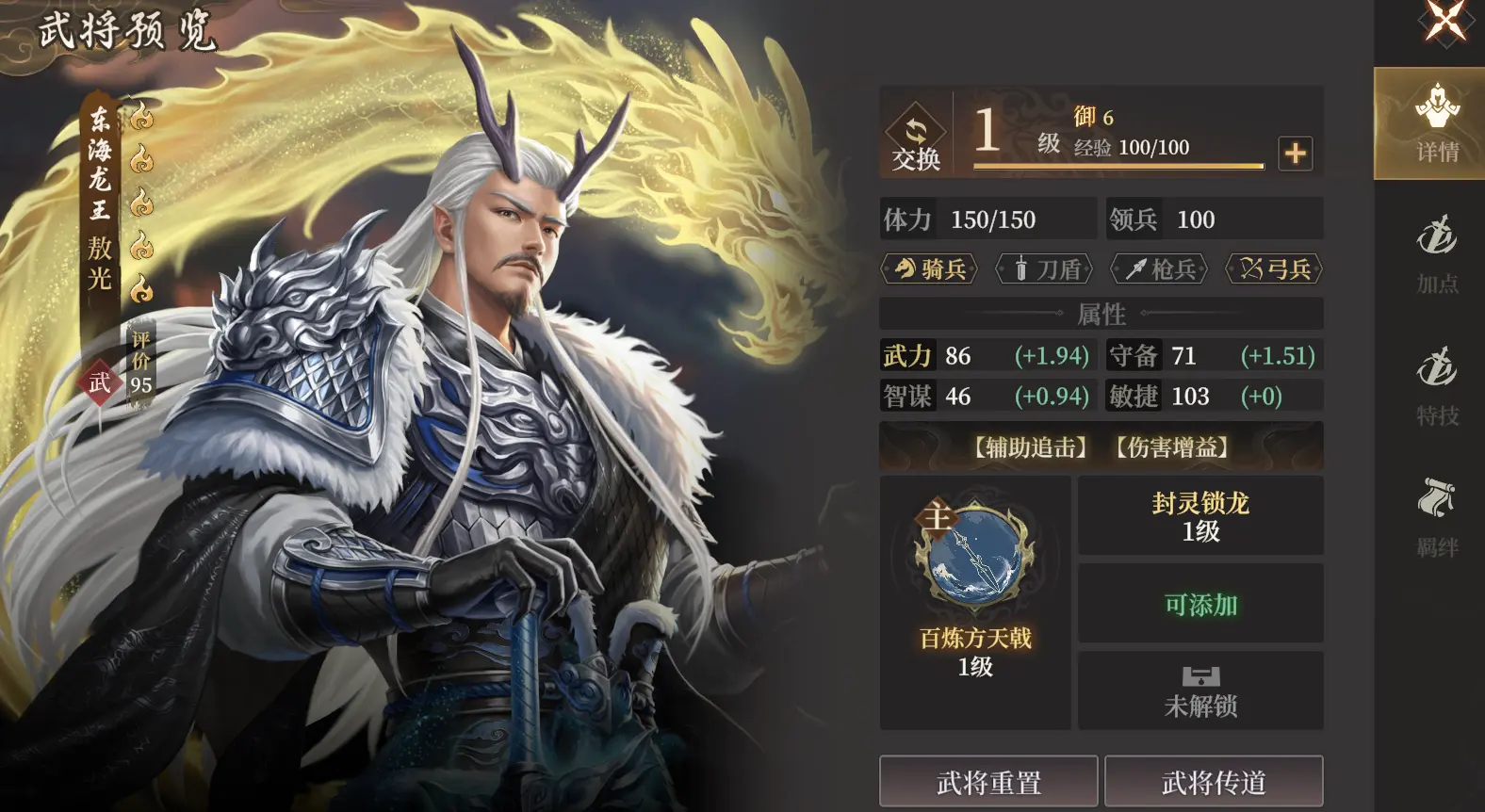Enable the 刀盾 sword-shield troop type
The width and height of the screenshot is (1485, 812).
[x=1043, y=270]
